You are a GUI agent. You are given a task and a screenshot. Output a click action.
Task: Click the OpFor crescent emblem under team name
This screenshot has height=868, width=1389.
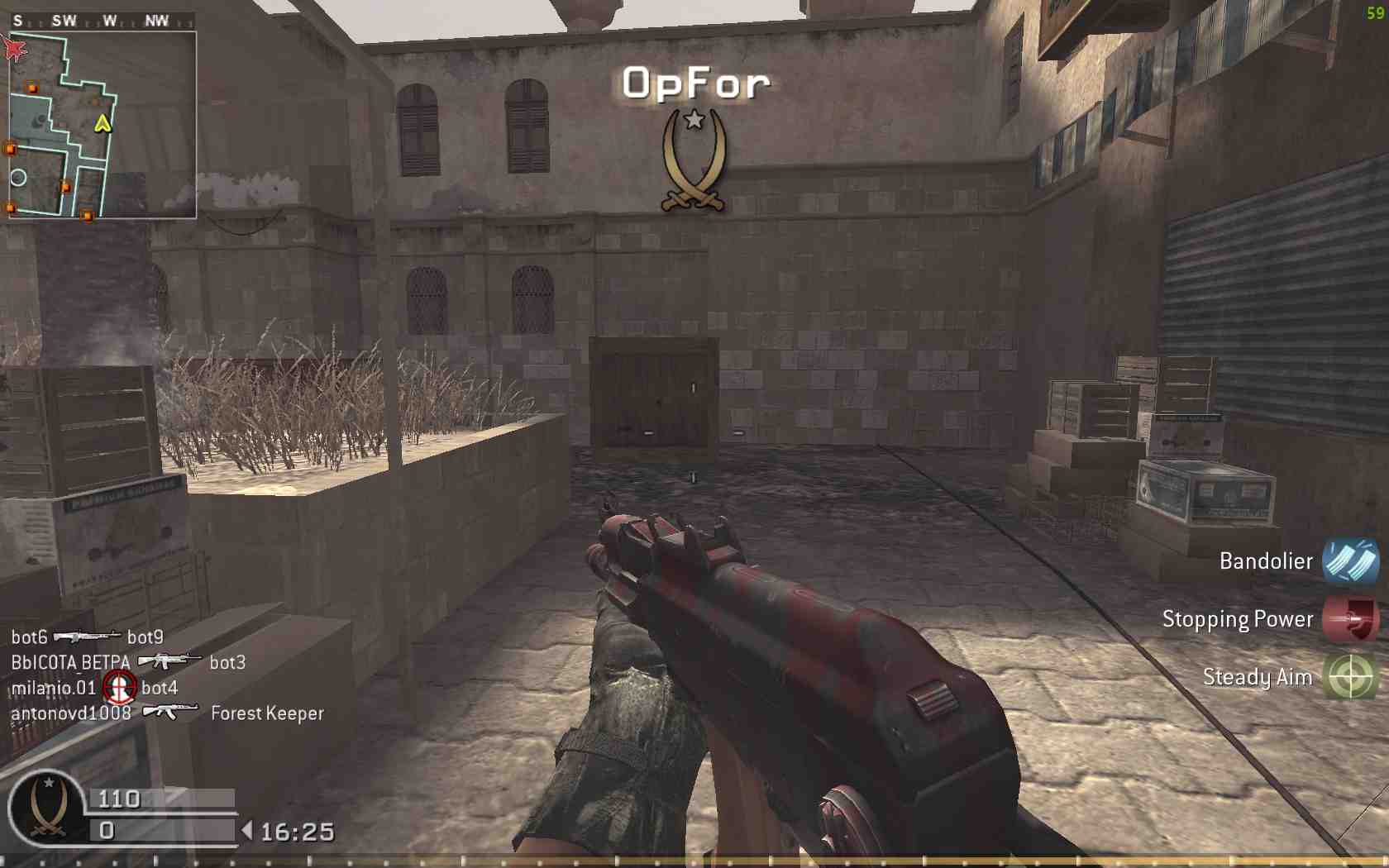693,161
